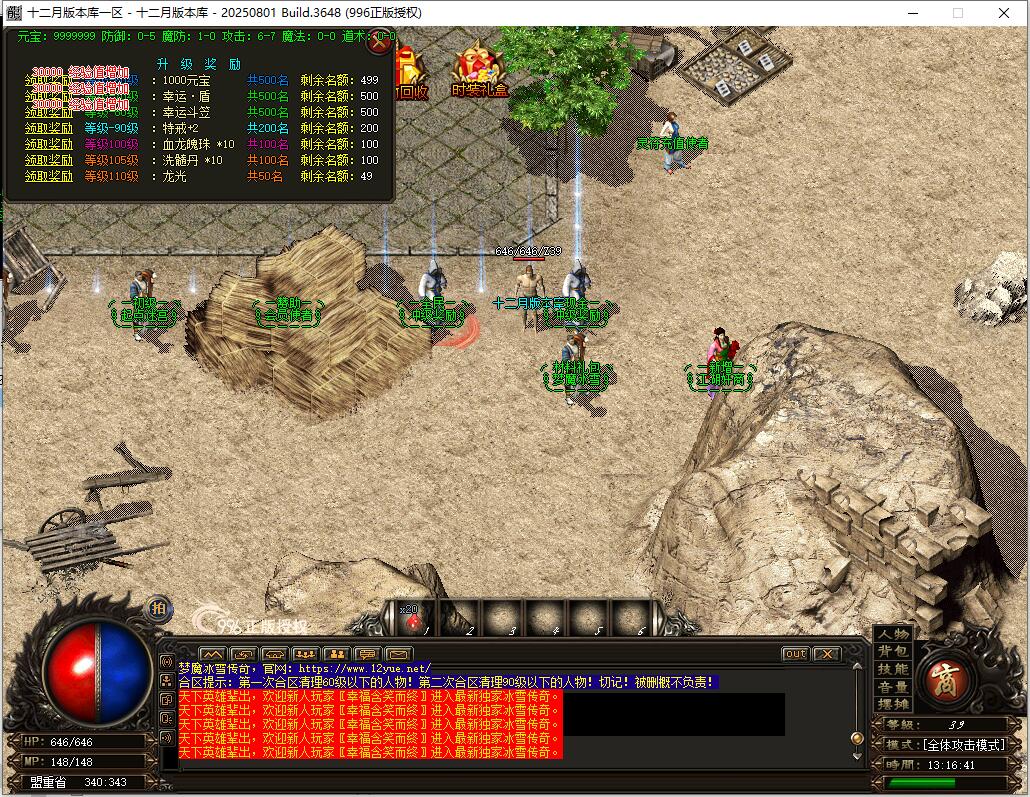The width and height of the screenshot is (1030, 797).
Task: Claim the level 100 血龙魄珠 reward
Action: click(x=49, y=144)
